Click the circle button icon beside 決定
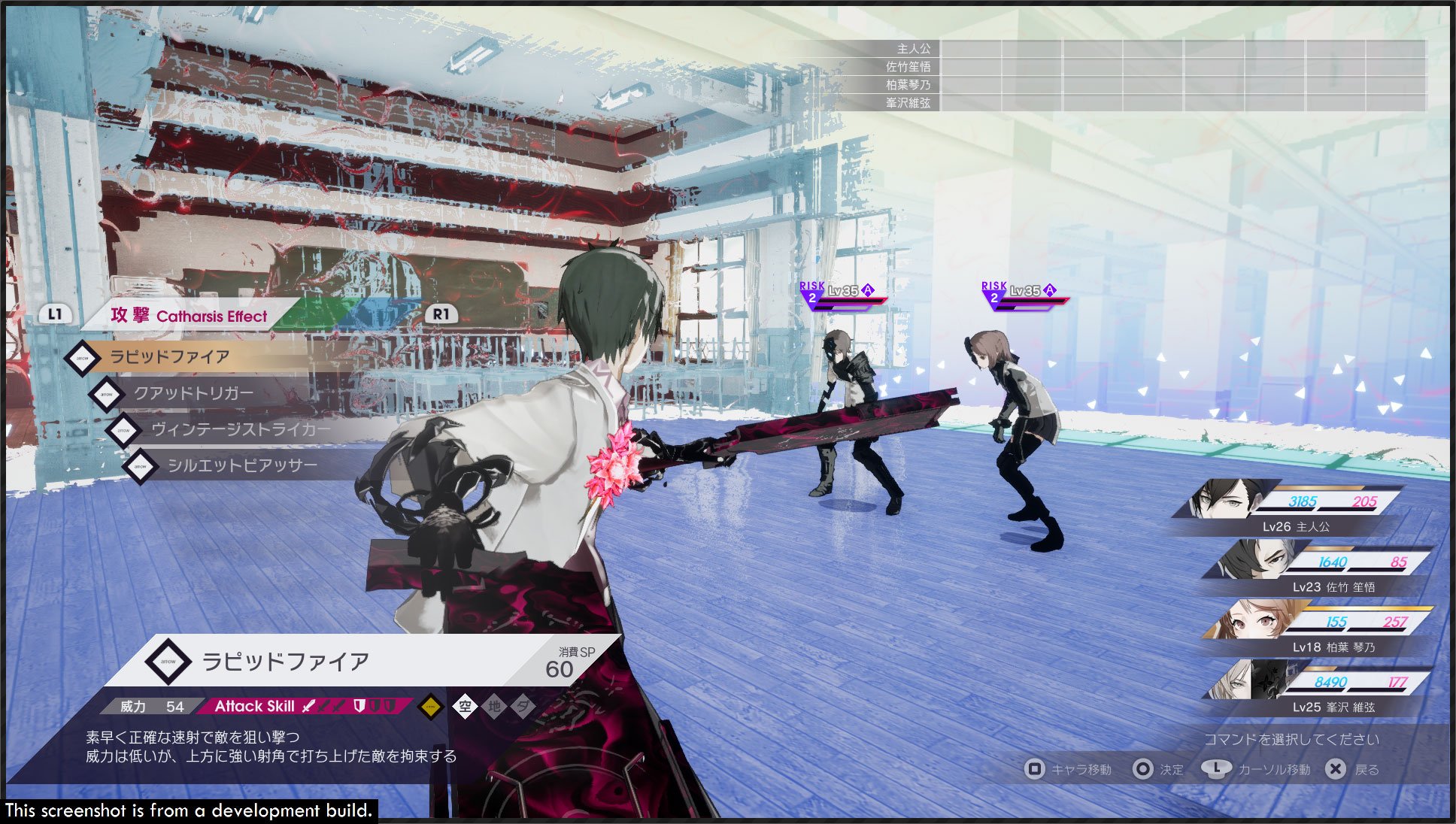The height and width of the screenshot is (824, 1456). click(1143, 769)
